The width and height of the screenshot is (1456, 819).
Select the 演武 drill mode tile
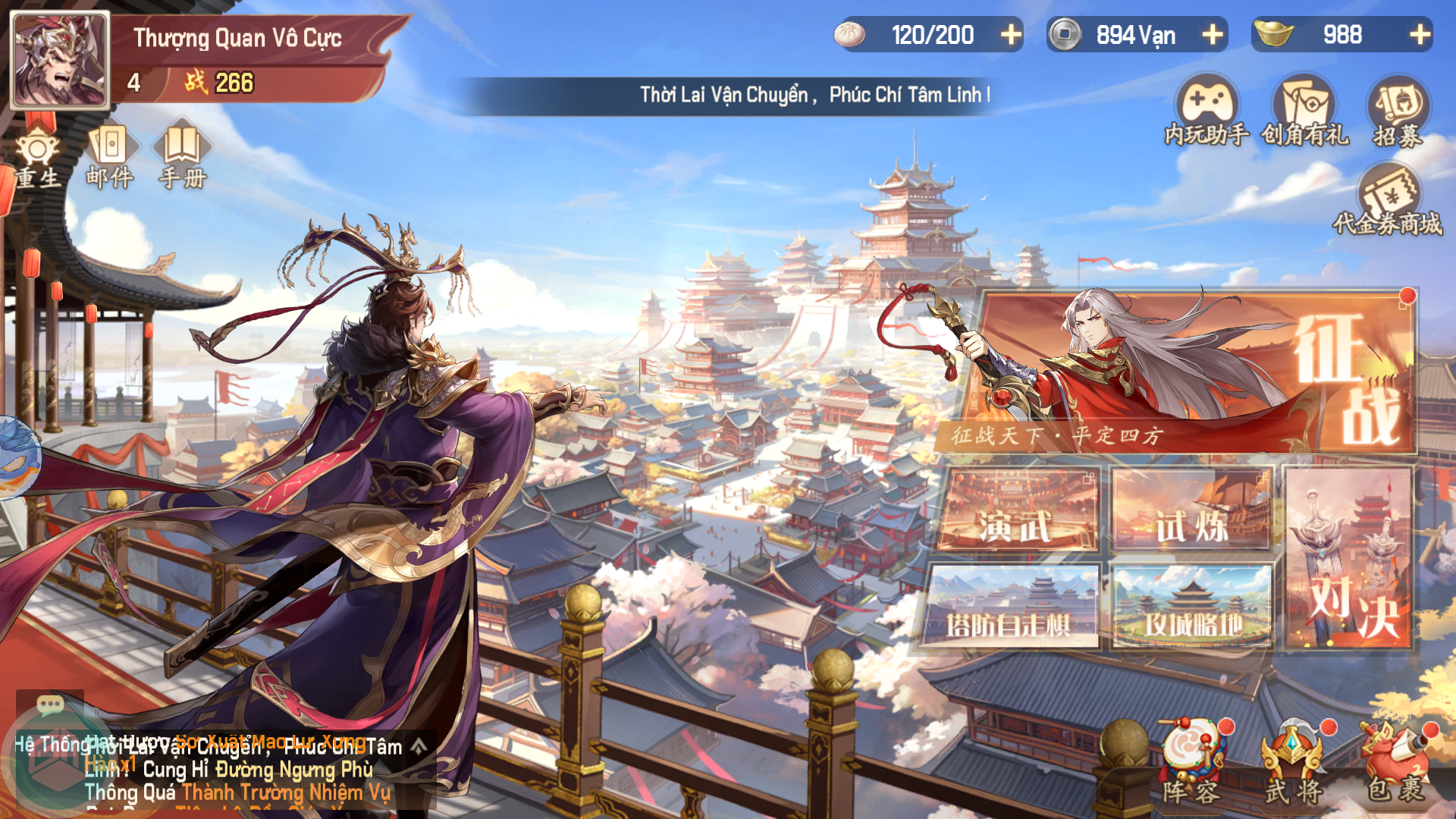click(1016, 510)
